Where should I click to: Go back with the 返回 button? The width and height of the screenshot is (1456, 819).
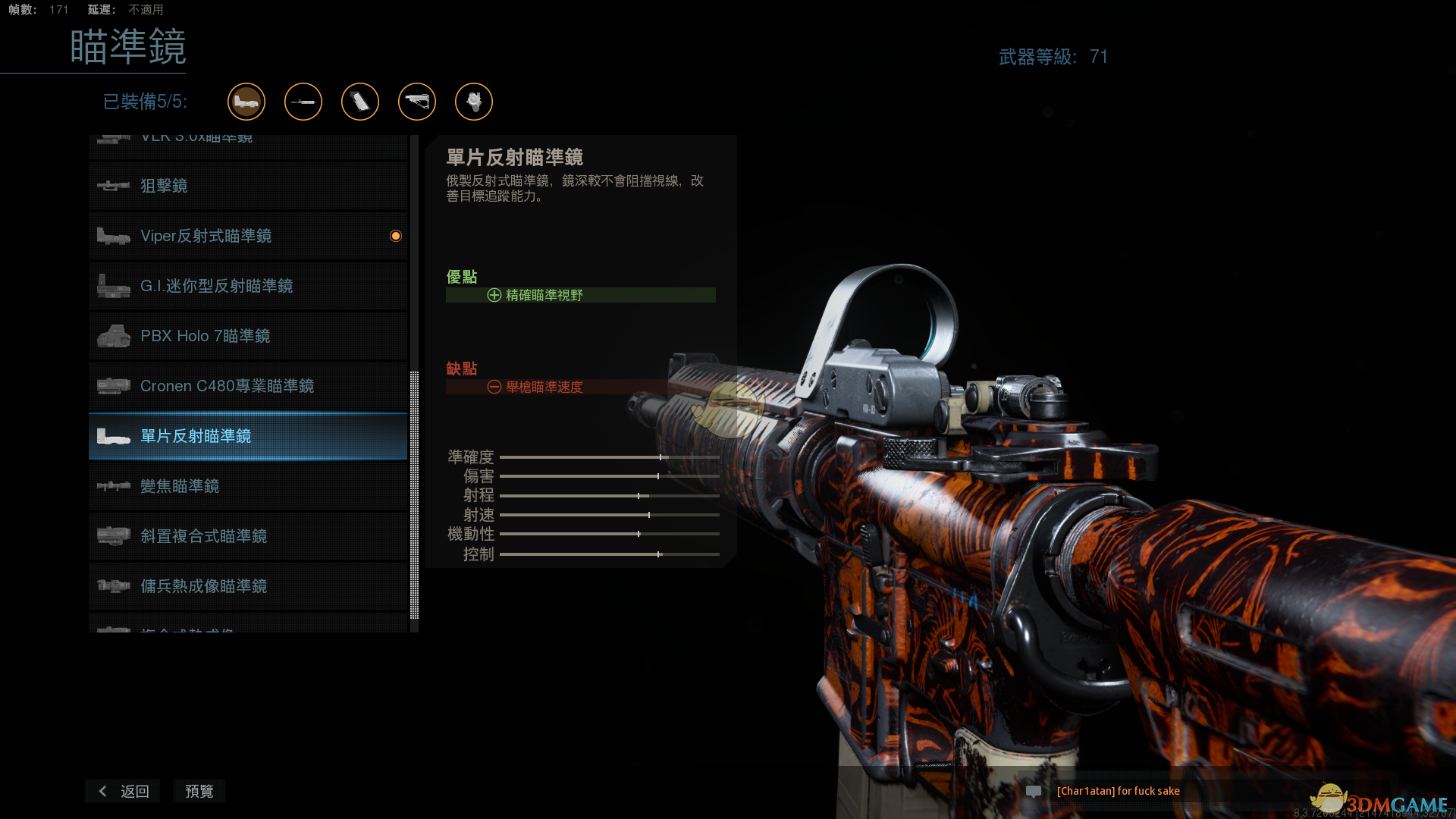123,791
